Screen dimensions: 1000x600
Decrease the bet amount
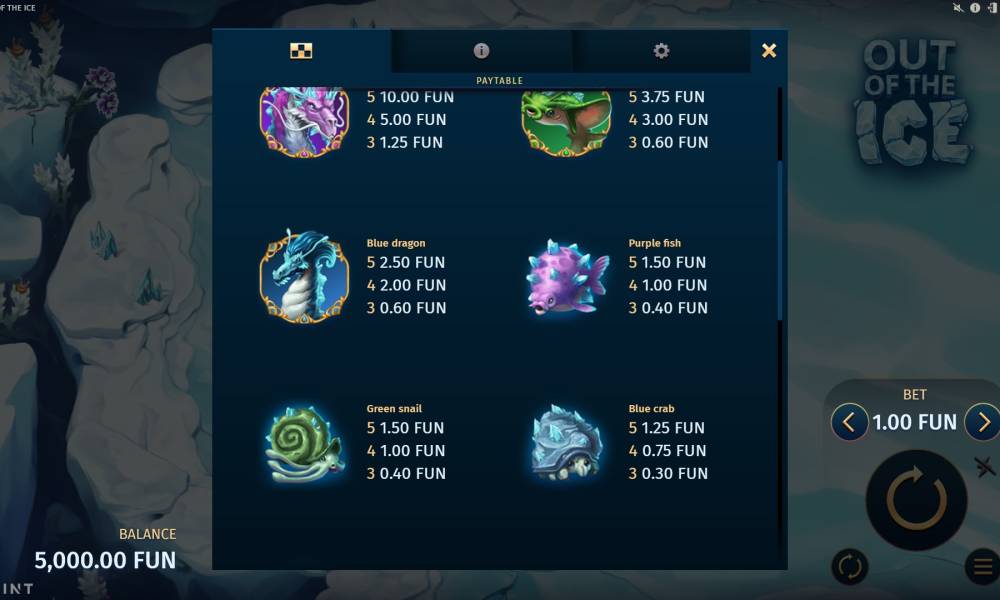(x=849, y=422)
